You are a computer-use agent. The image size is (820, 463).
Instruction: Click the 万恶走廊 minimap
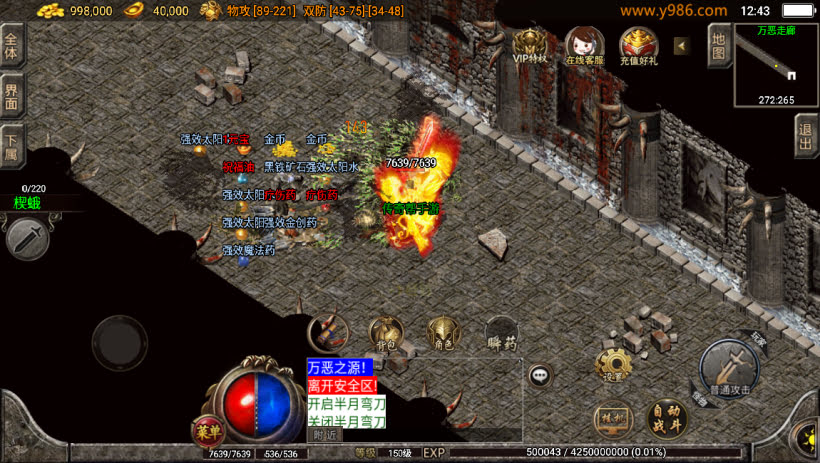776,65
